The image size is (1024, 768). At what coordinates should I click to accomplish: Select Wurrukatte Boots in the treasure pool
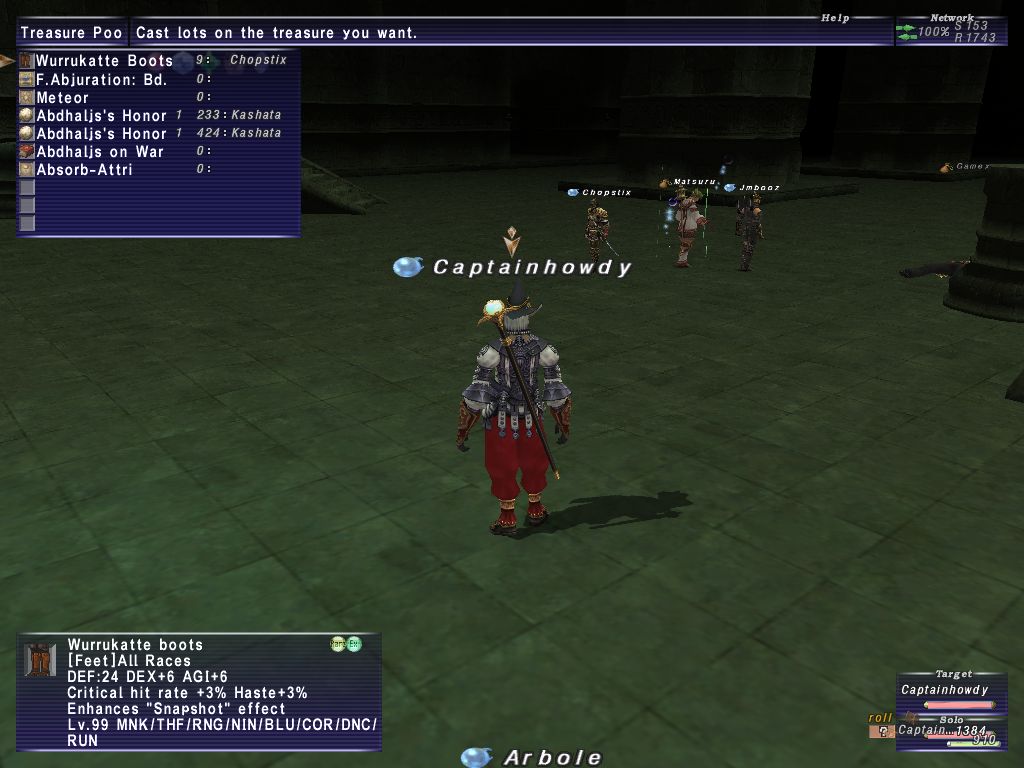[x=104, y=61]
